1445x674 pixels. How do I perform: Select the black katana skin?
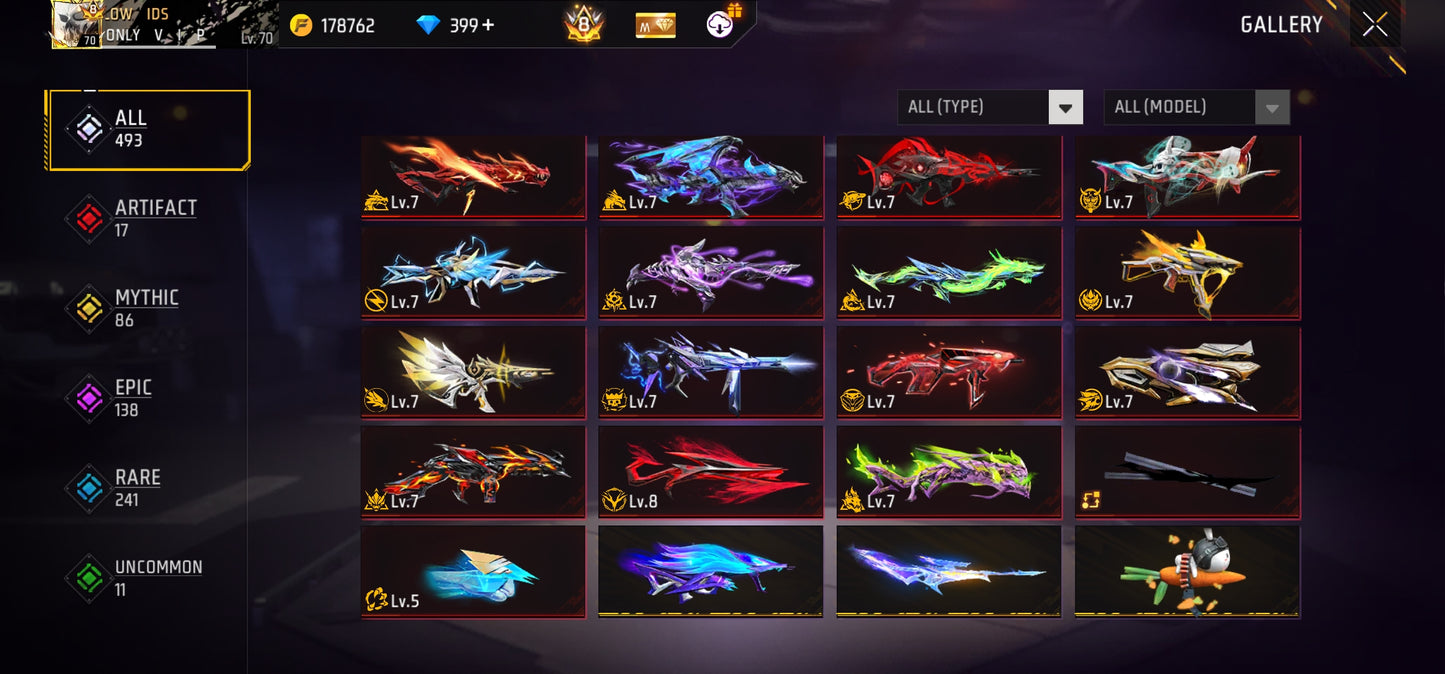[x=1187, y=471]
